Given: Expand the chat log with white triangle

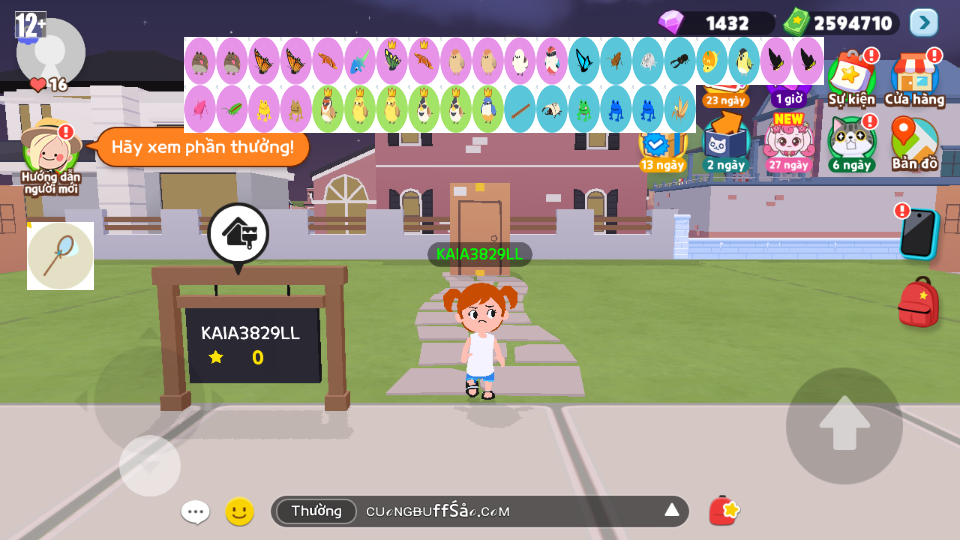Looking at the screenshot, I should click(x=672, y=511).
